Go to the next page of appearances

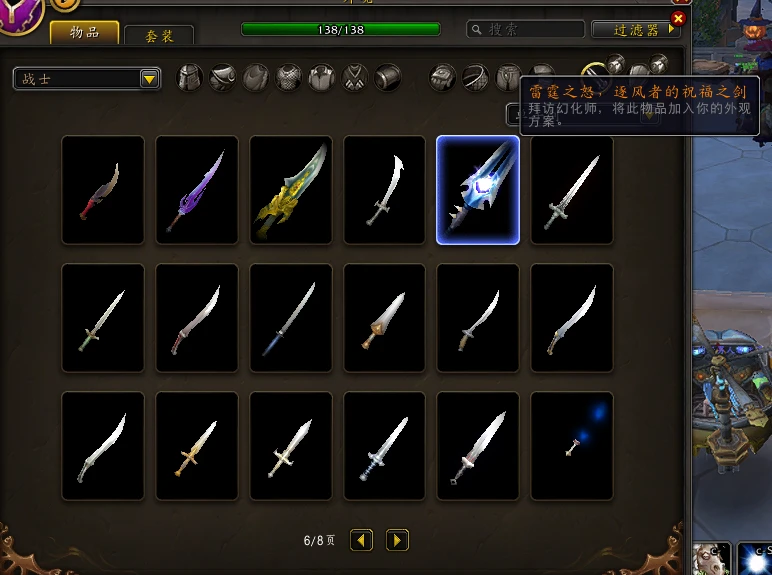397,540
